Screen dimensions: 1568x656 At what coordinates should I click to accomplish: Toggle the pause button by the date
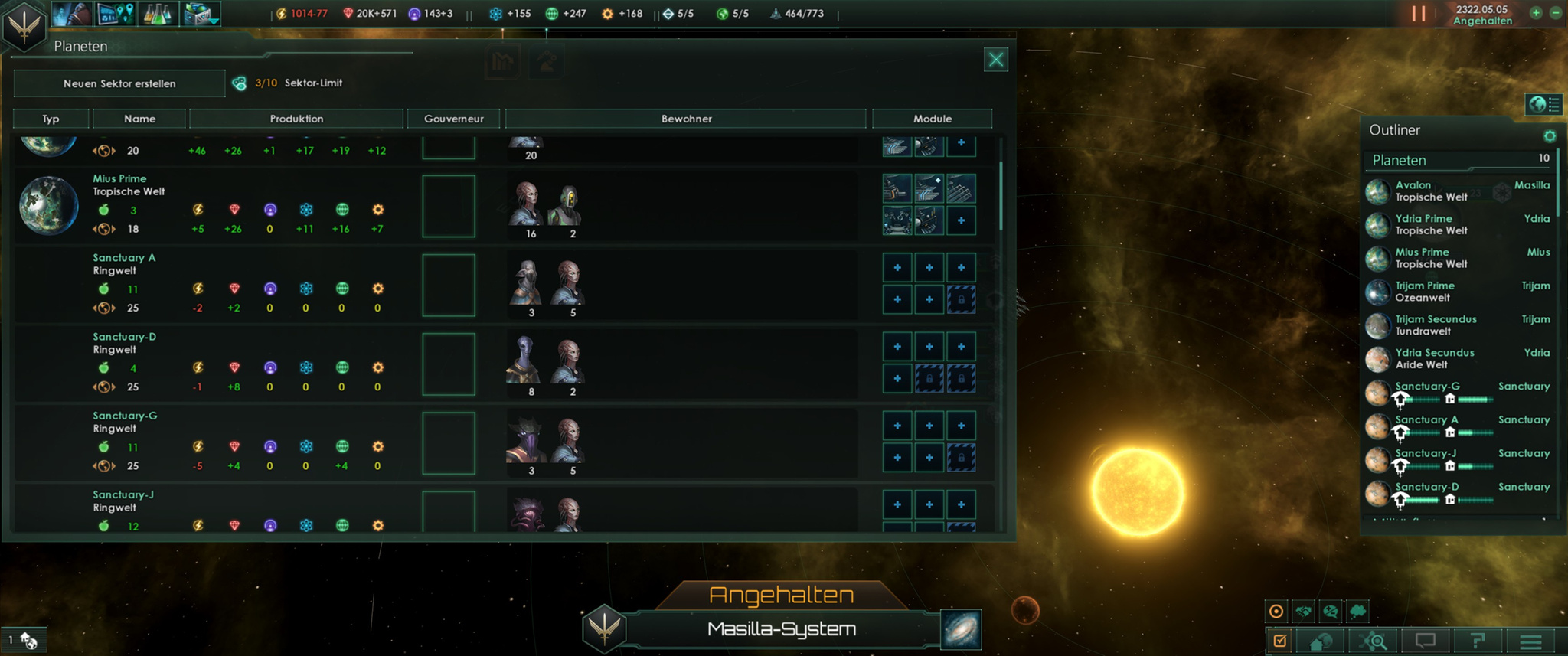click(1419, 14)
